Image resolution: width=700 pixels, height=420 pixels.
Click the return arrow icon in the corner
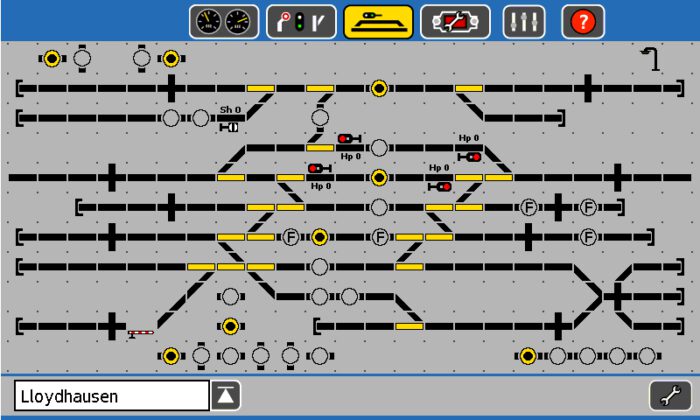tap(651, 59)
